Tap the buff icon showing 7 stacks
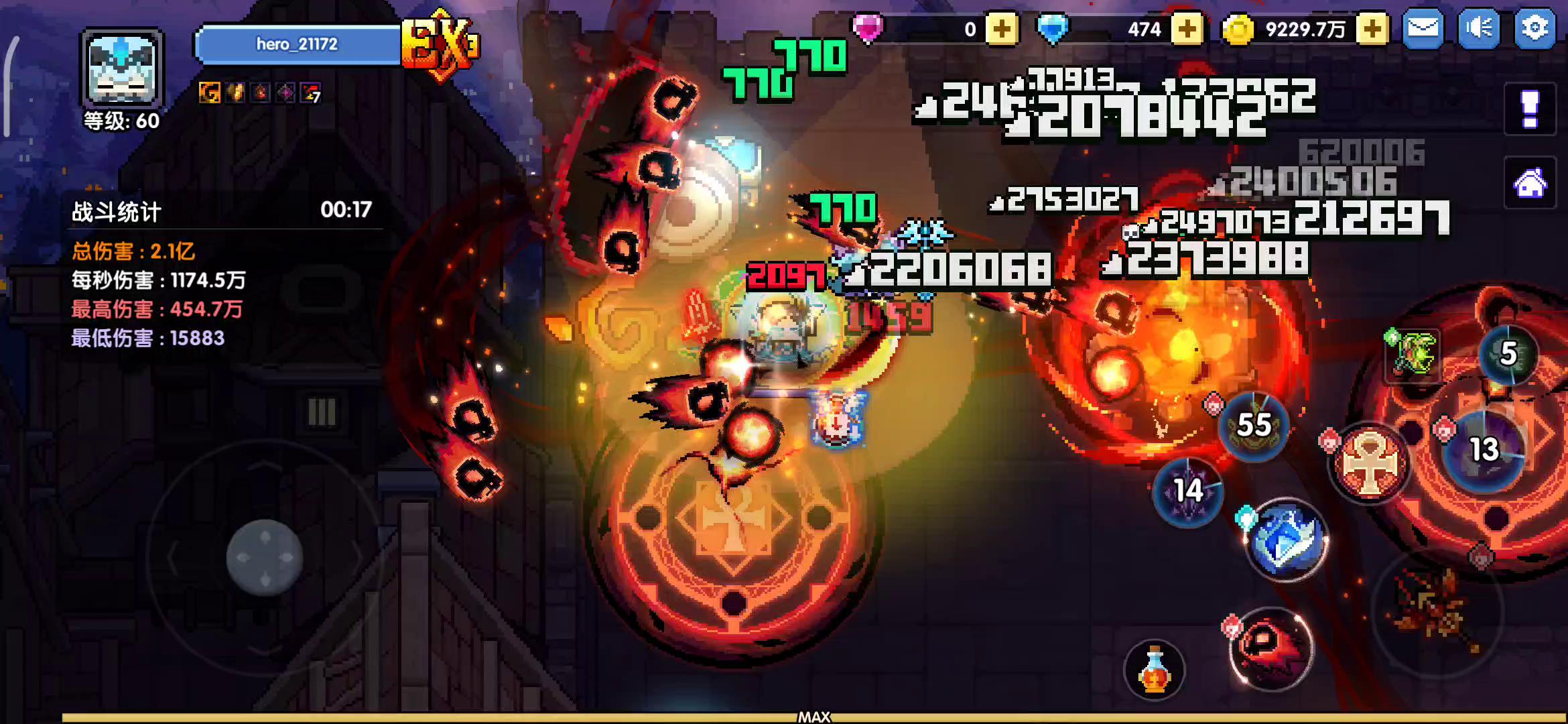The image size is (1568, 724). point(309,93)
